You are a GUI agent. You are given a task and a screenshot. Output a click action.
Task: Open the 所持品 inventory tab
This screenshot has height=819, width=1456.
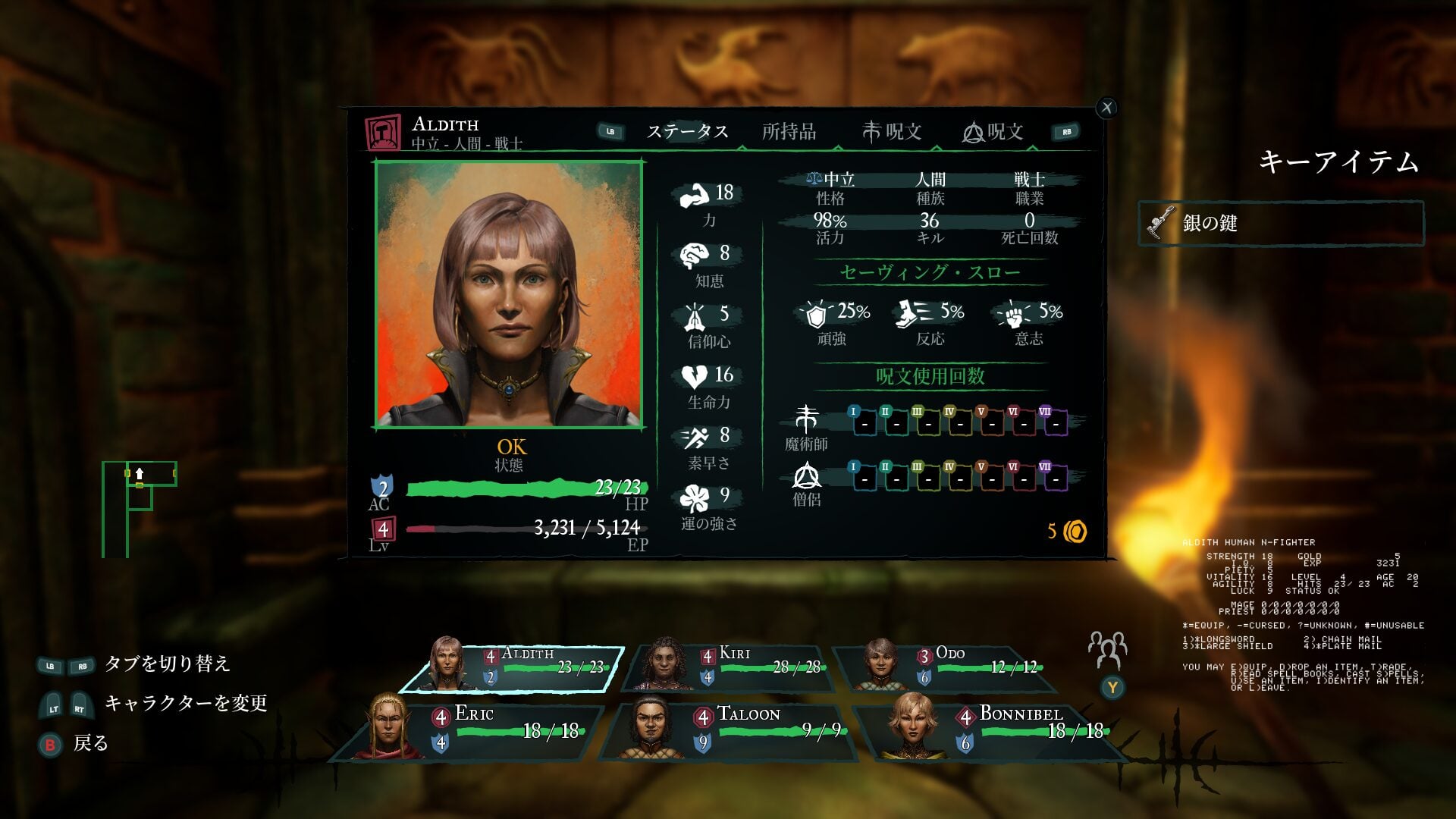coord(789,132)
